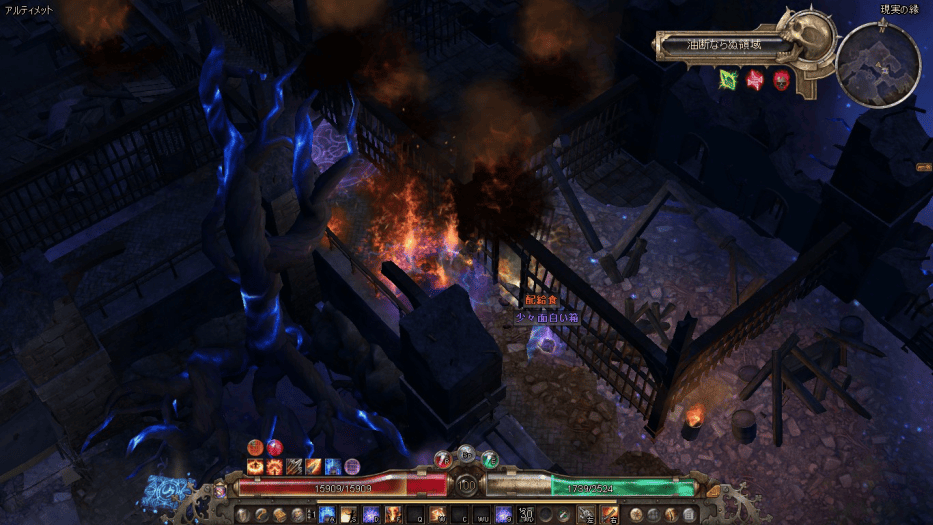The width and height of the screenshot is (933, 525).
Task: Pick up the 配給食 item label
Action: 540,300
